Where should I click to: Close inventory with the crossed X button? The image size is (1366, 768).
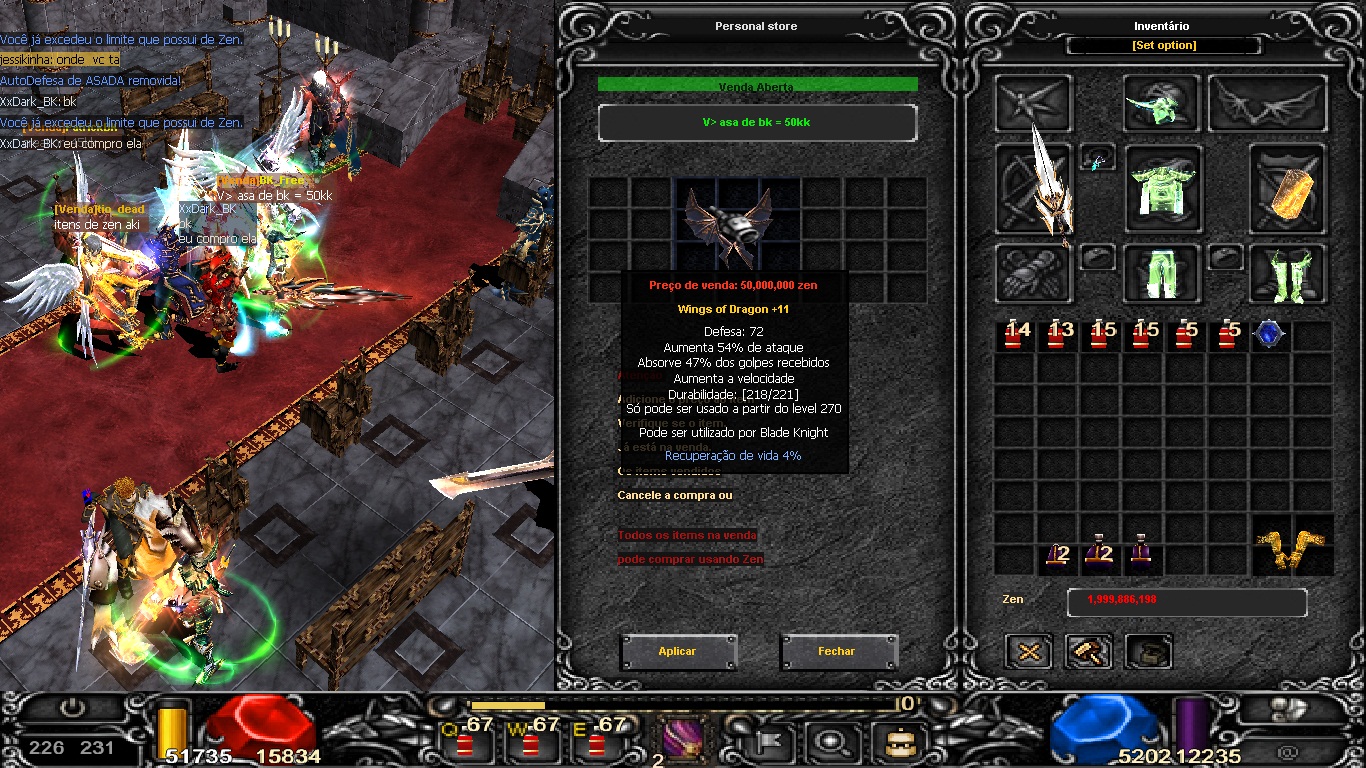click(1028, 652)
